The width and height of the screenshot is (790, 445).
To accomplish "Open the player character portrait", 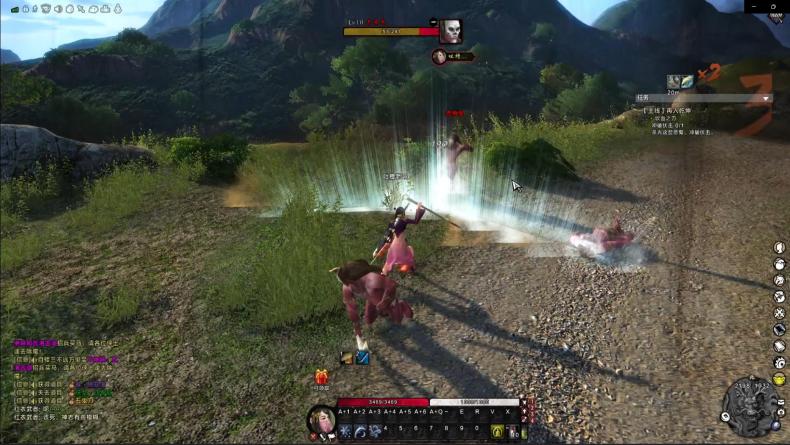I will 321,418.
